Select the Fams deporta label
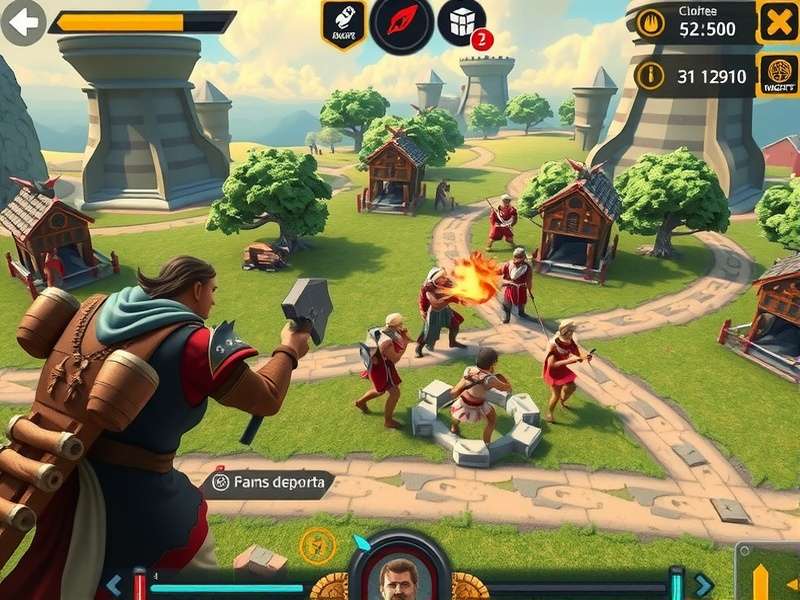This screenshot has height=600, width=800. coord(270,483)
